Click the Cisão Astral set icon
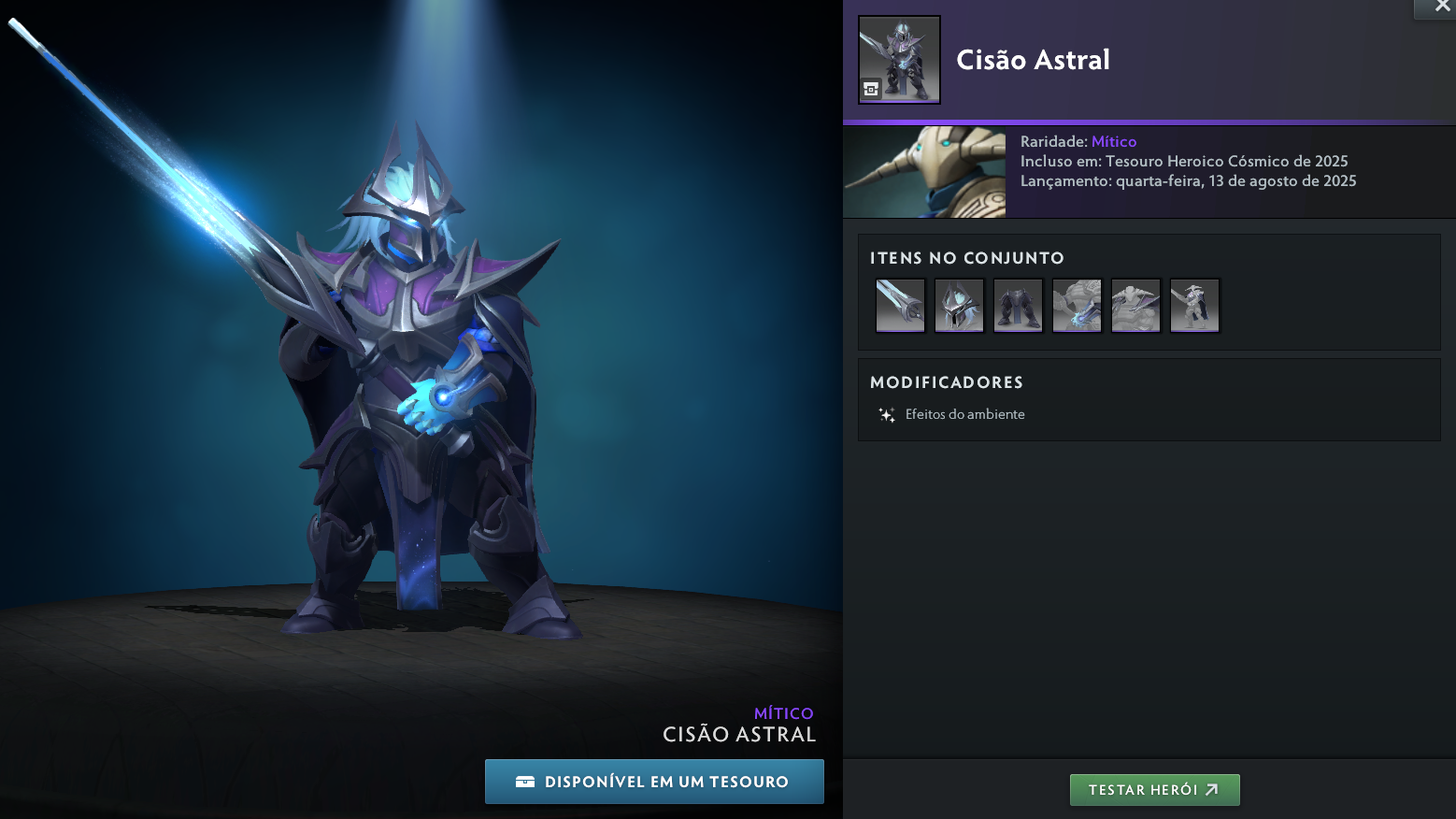This screenshot has width=1456, height=819. [x=899, y=59]
